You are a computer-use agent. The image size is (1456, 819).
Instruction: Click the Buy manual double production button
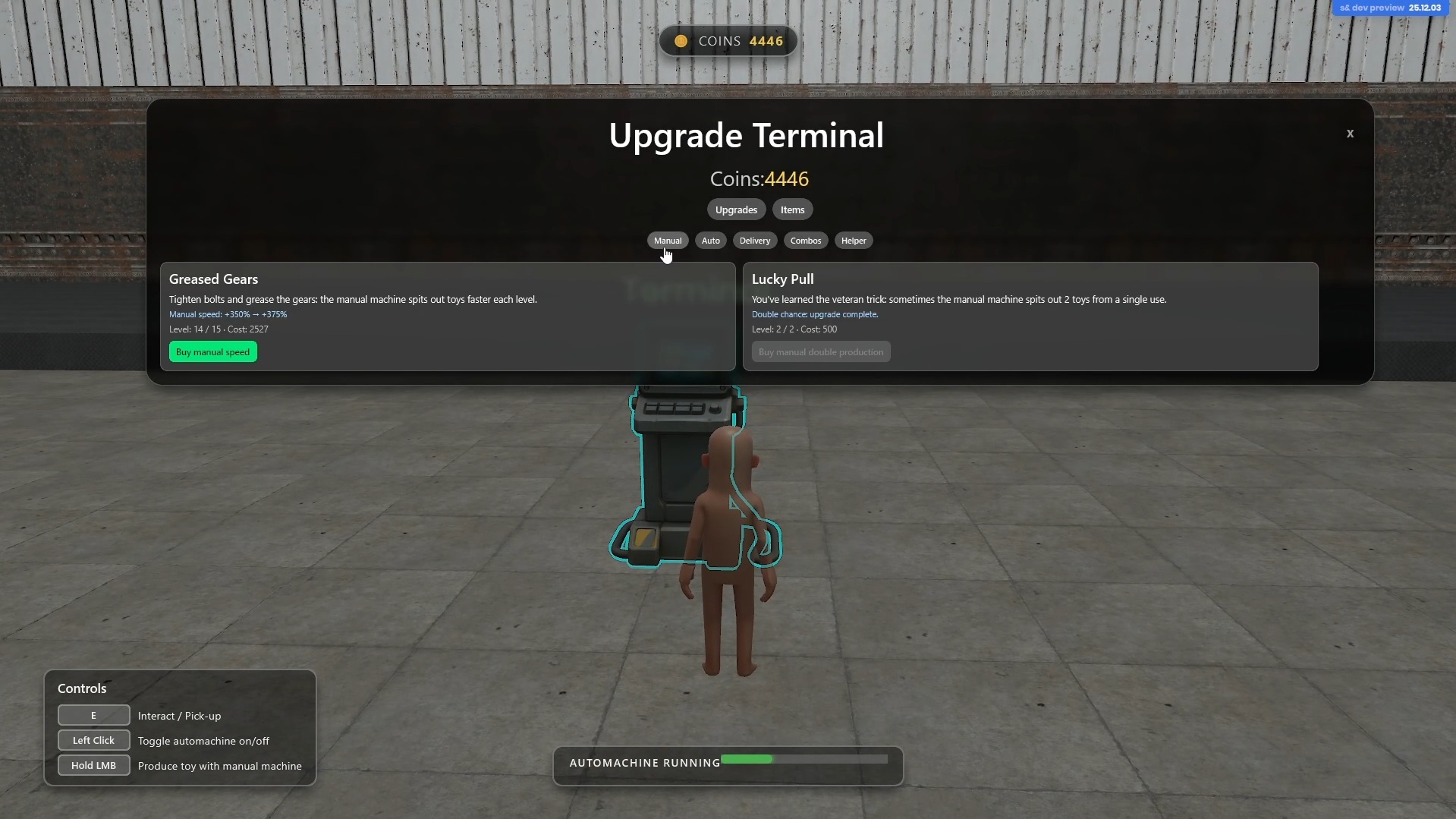coord(821,352)
